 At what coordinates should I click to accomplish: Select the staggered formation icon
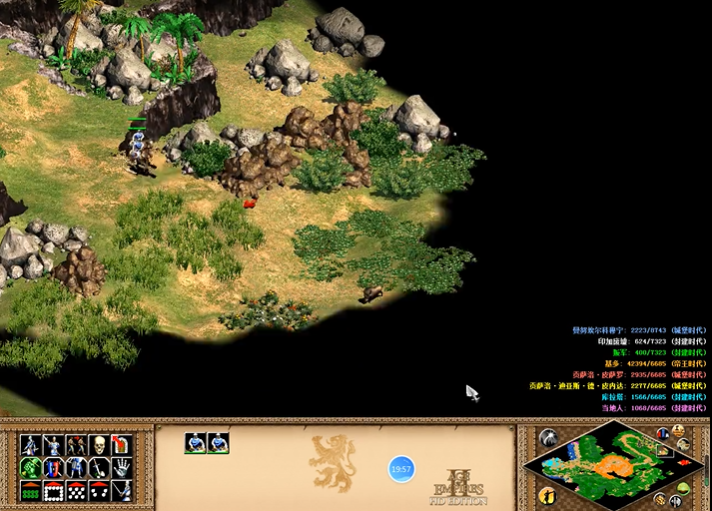click(x=76, y=491)
